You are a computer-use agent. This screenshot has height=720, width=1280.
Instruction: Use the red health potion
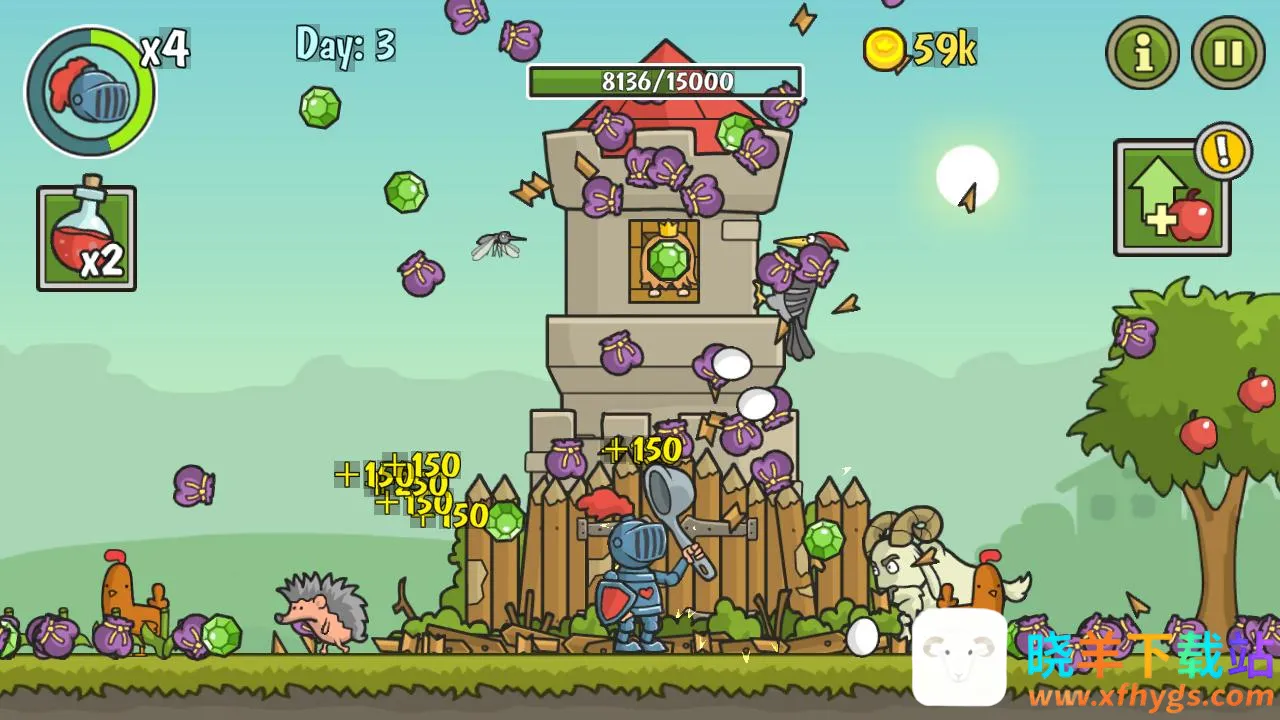point(86,238)
